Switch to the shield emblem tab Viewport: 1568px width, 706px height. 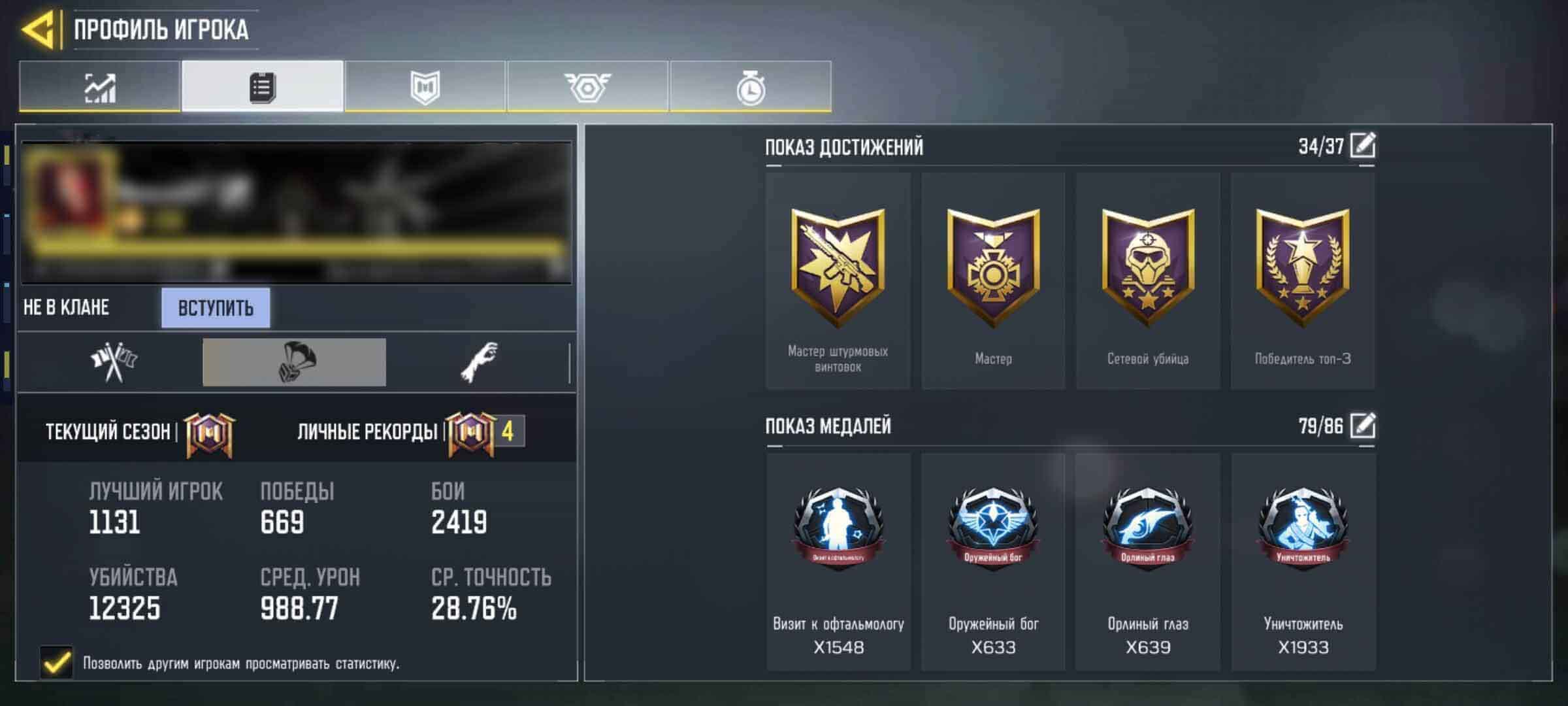click(425, 86)
